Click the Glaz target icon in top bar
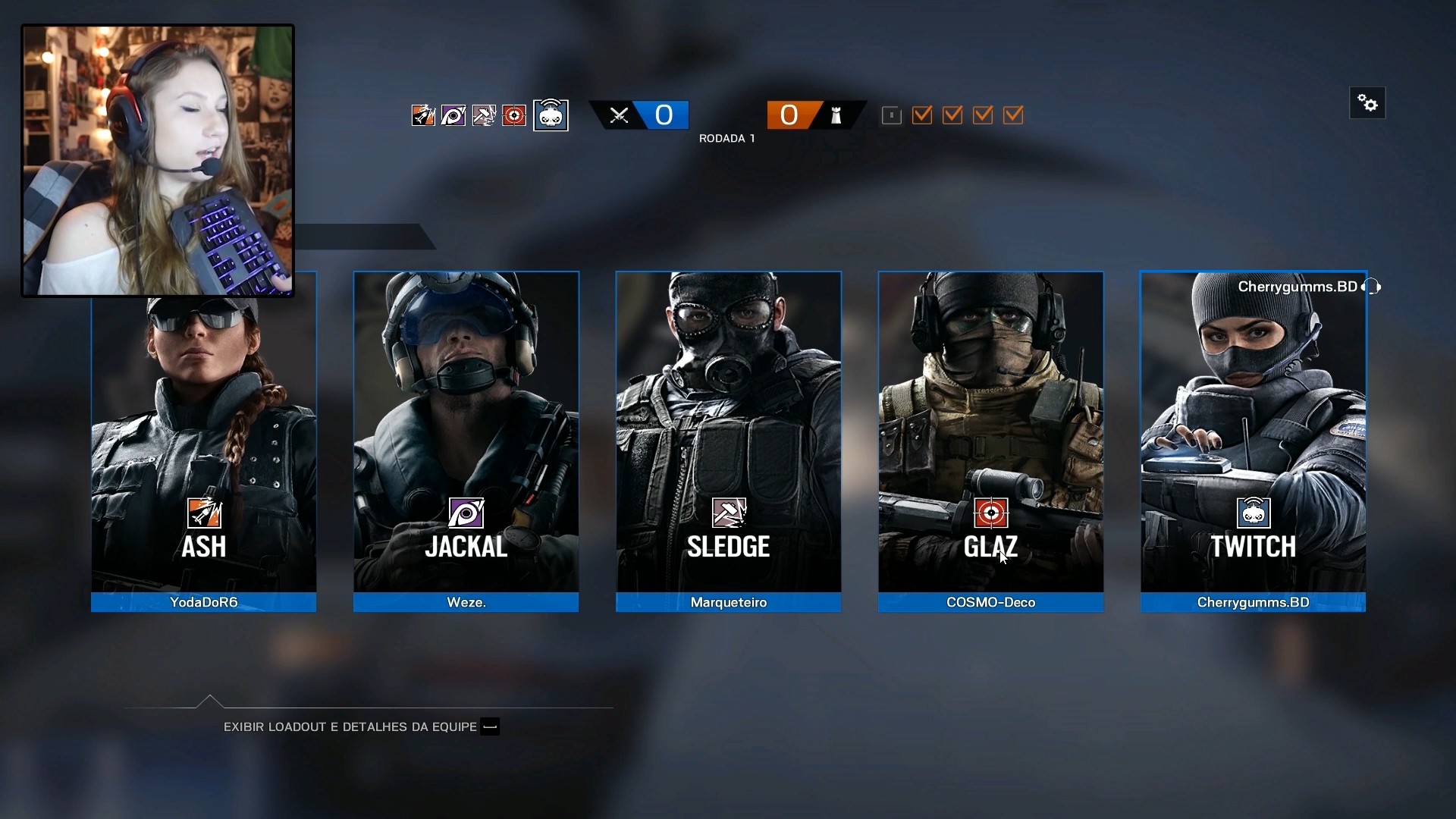Screen dimensions: 1456x819 [514, 115]
